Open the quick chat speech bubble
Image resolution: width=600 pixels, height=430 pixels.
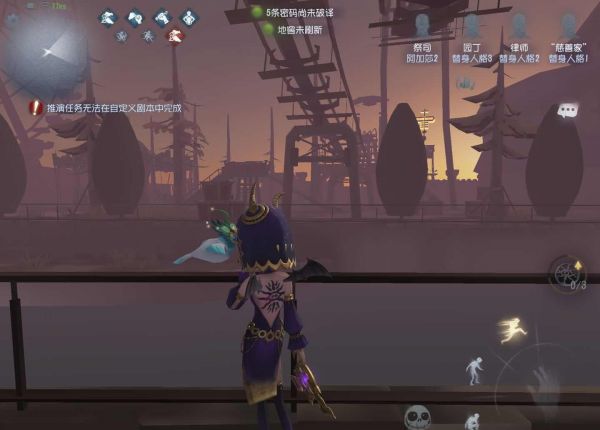(568, 110)
